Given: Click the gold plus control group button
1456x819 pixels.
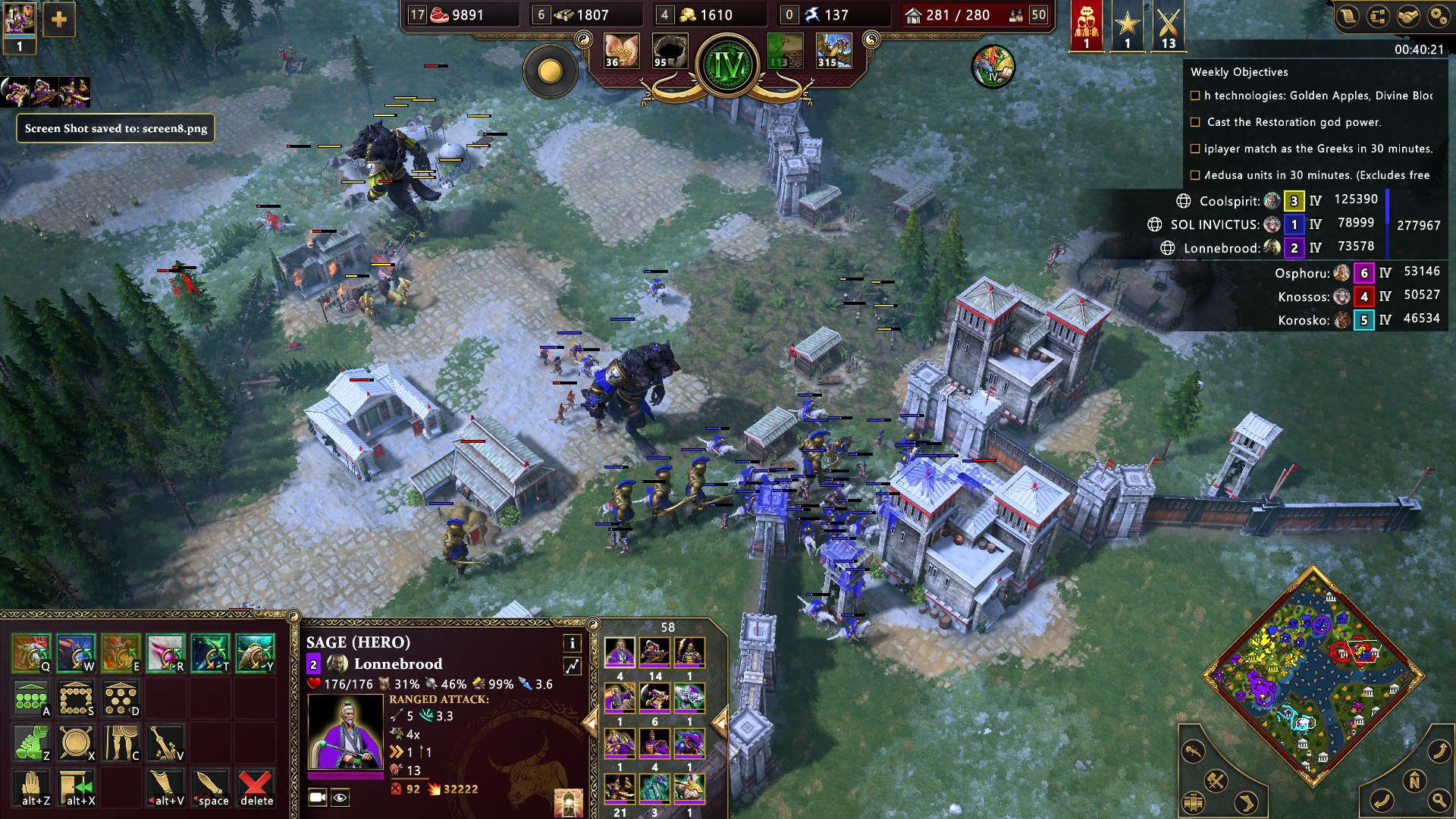Looking at the screenshot, I should [x=58, y=20].
